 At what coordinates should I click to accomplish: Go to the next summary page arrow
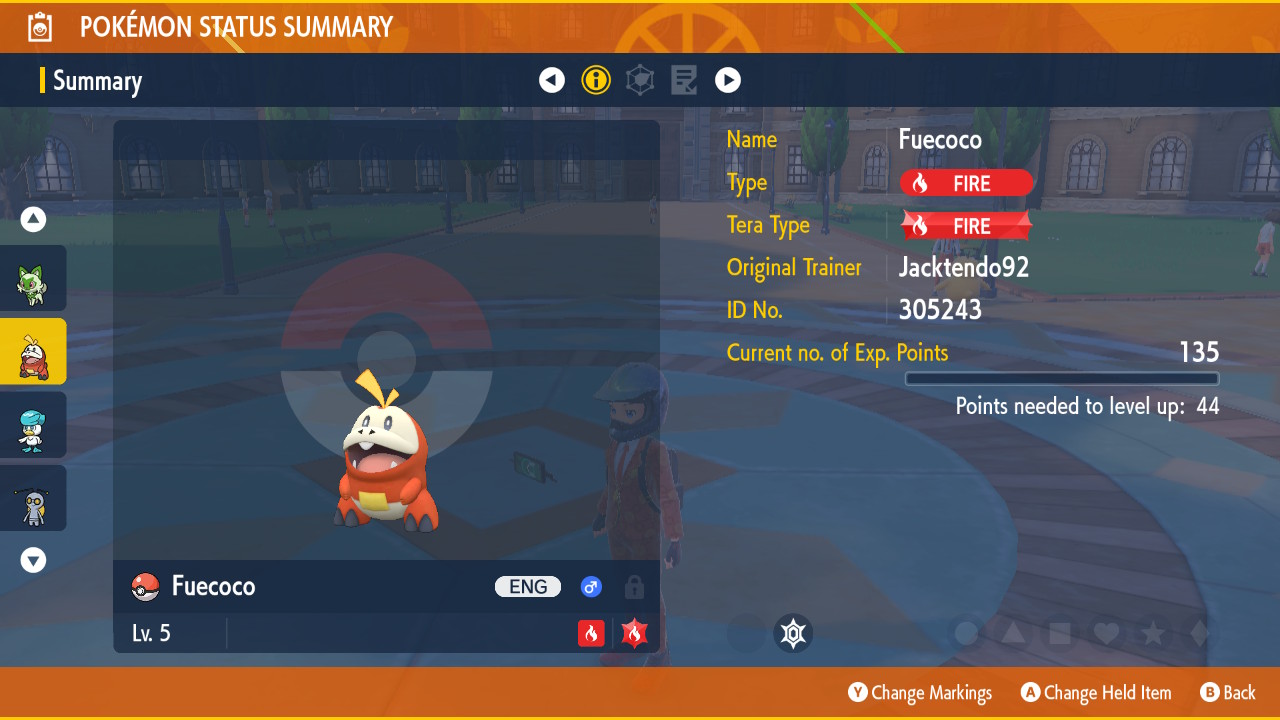(x=728, y=80)
